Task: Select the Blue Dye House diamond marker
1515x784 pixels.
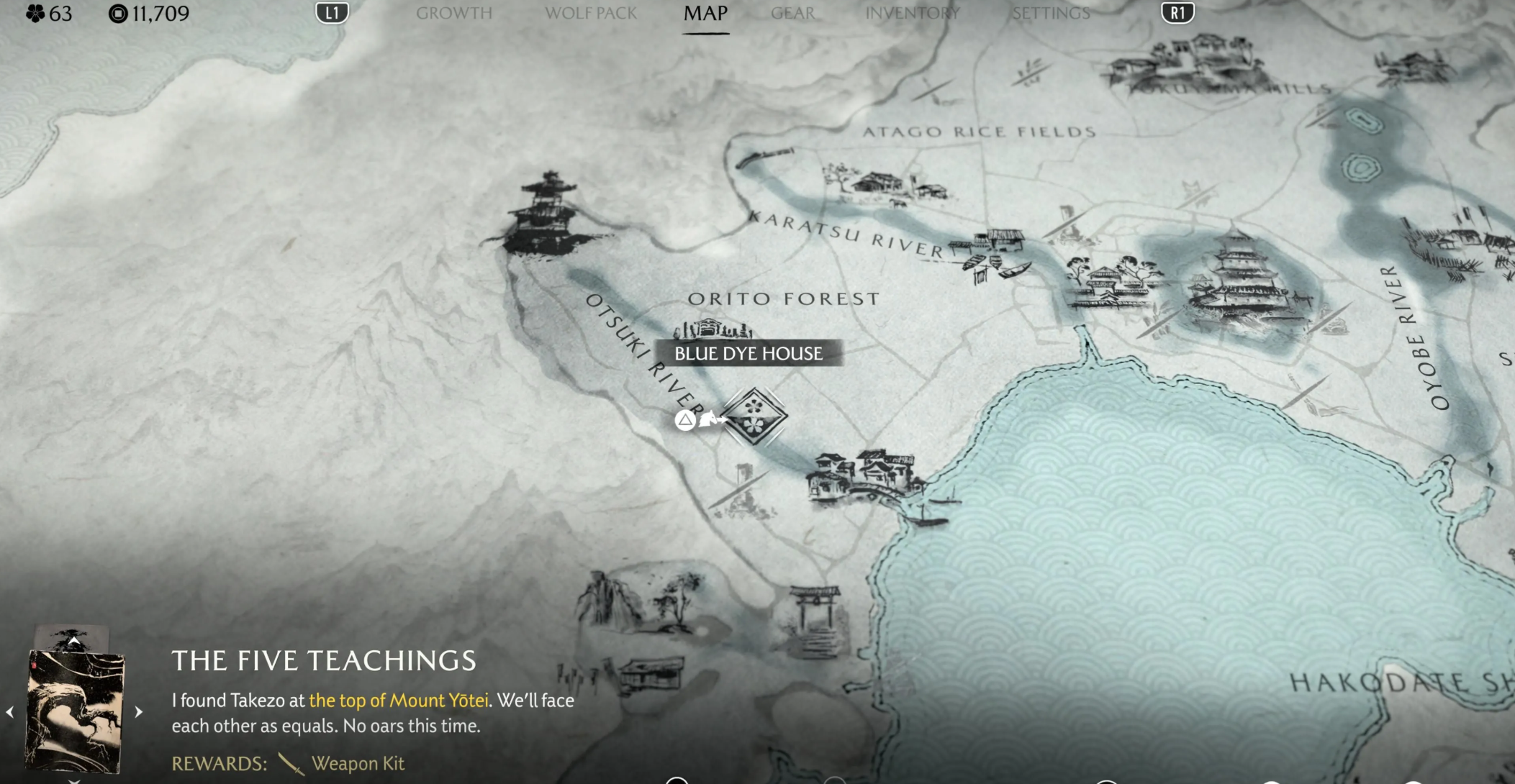Action: (754, 416)
